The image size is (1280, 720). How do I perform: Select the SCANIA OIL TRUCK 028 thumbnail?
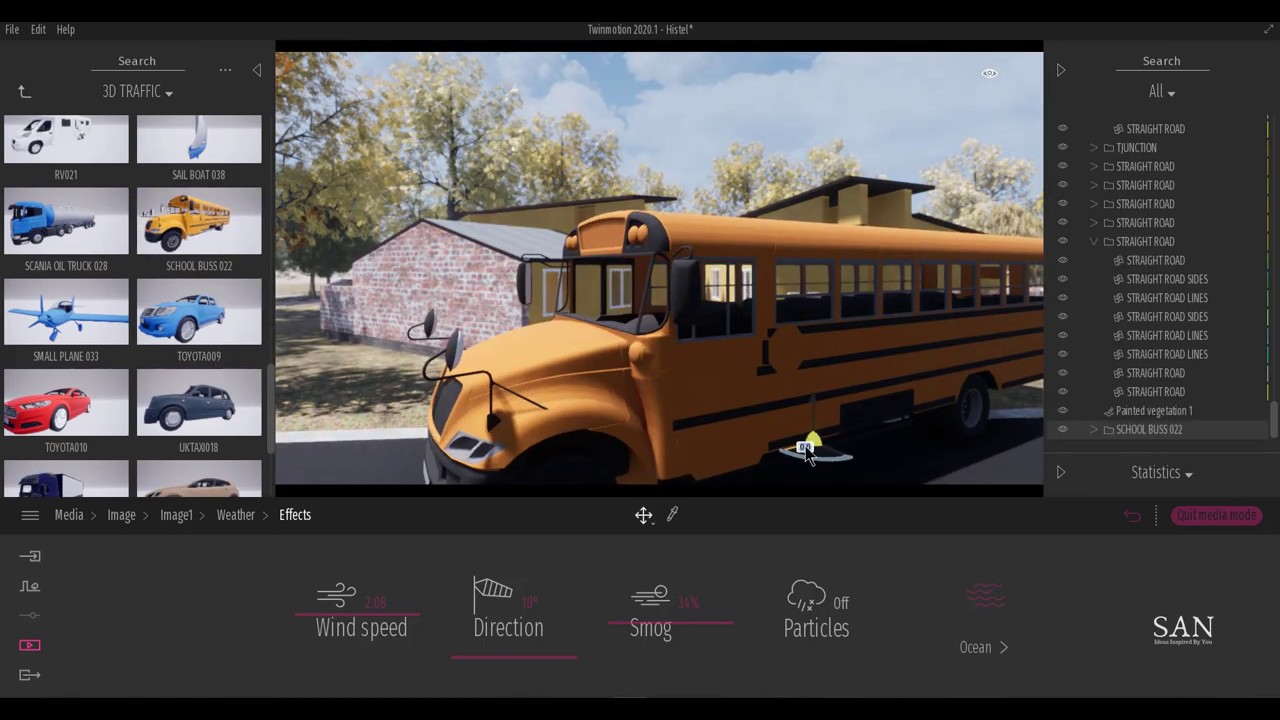coord(66,221)
